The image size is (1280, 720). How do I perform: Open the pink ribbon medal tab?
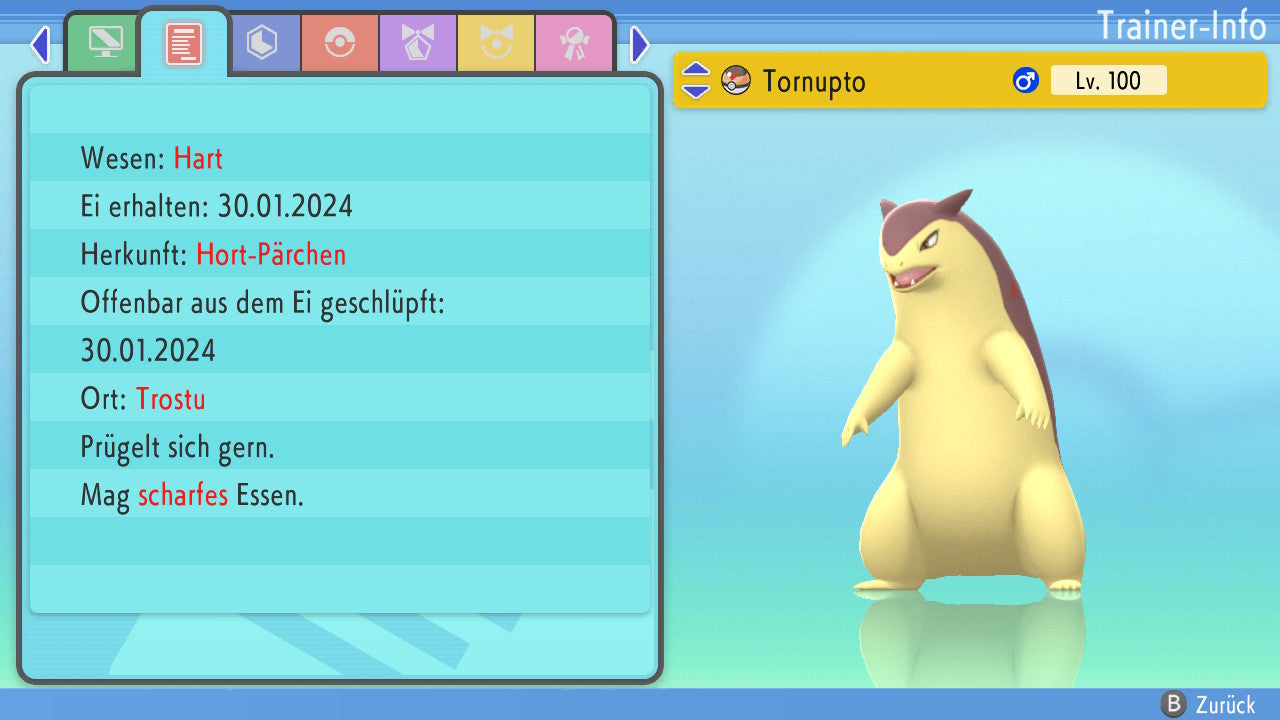point(574,44)
